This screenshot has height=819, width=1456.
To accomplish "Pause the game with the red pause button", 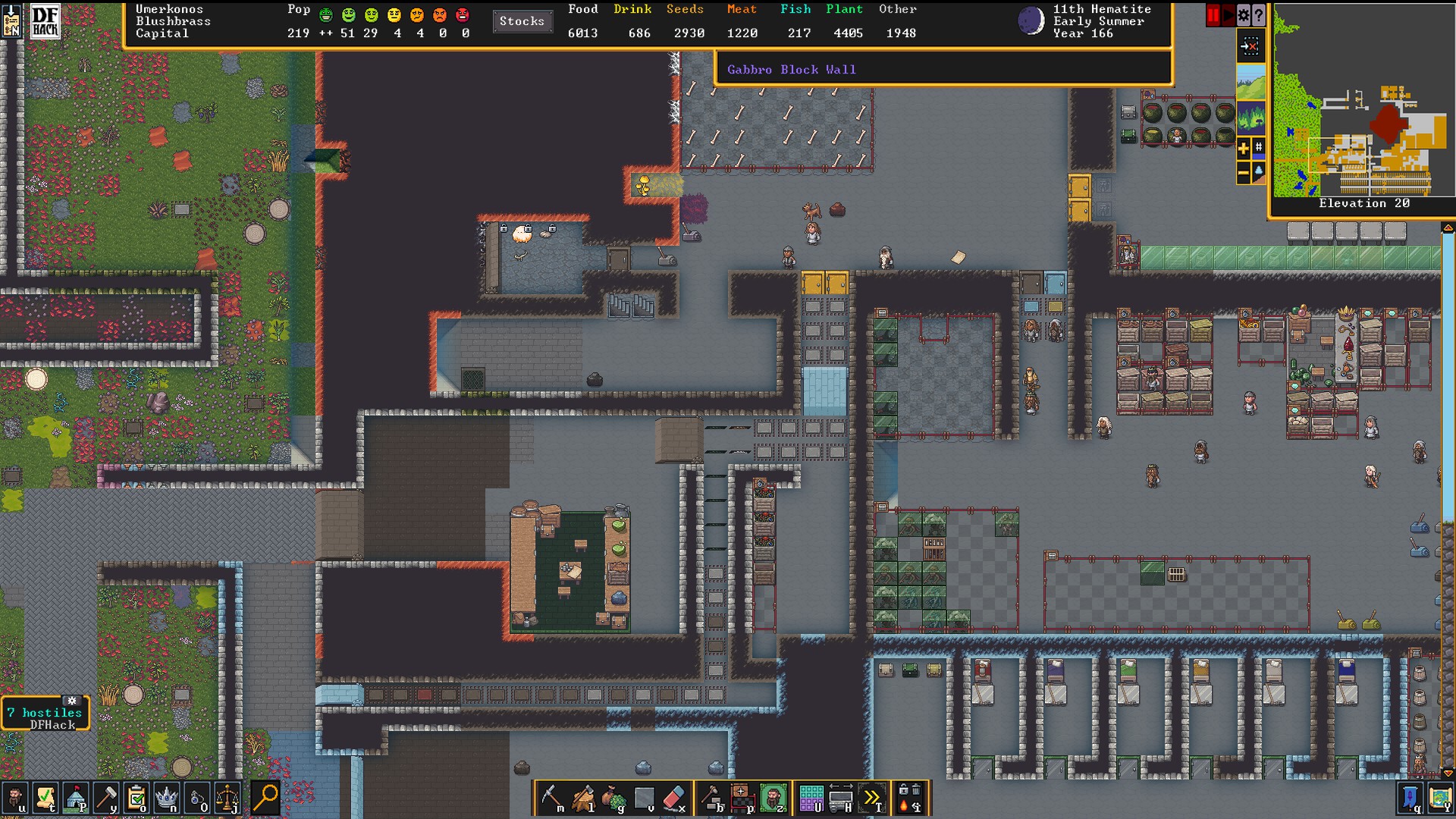I will [x=1213, y=14].
